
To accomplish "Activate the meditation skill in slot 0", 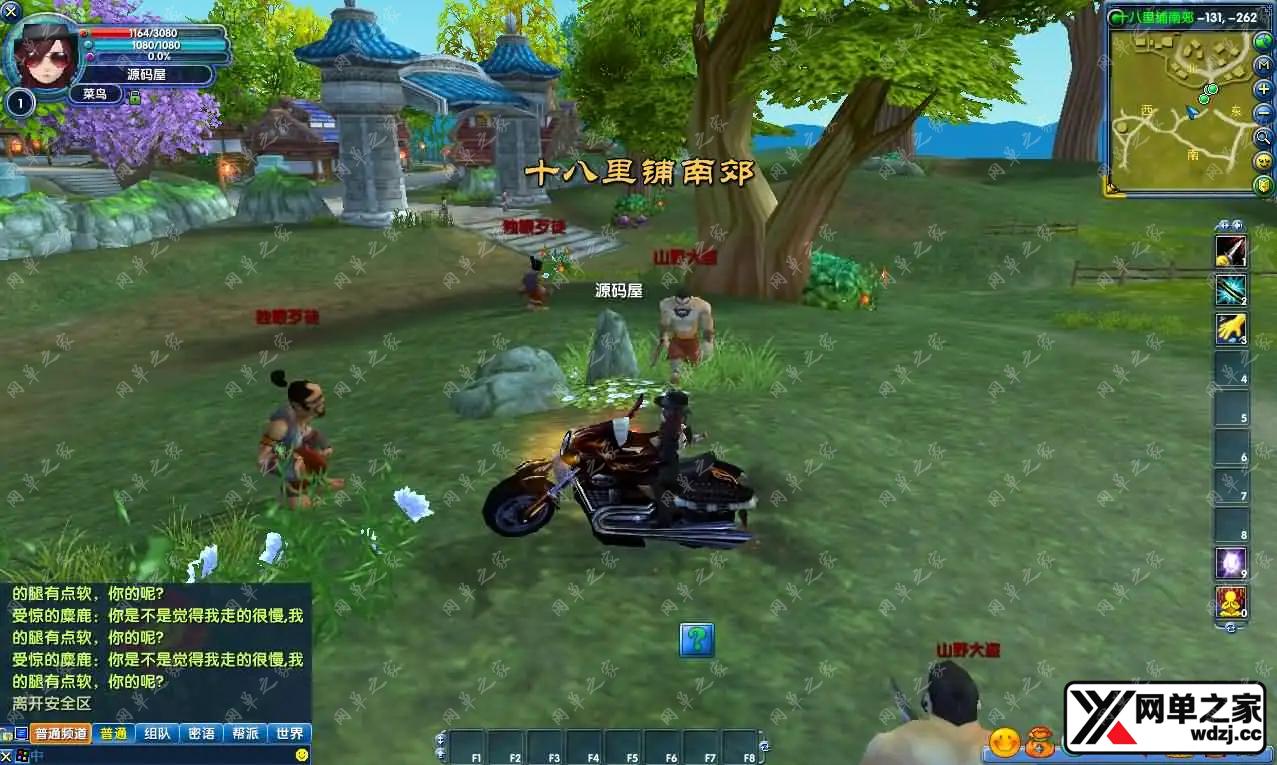I will (x=1230, y=601).
